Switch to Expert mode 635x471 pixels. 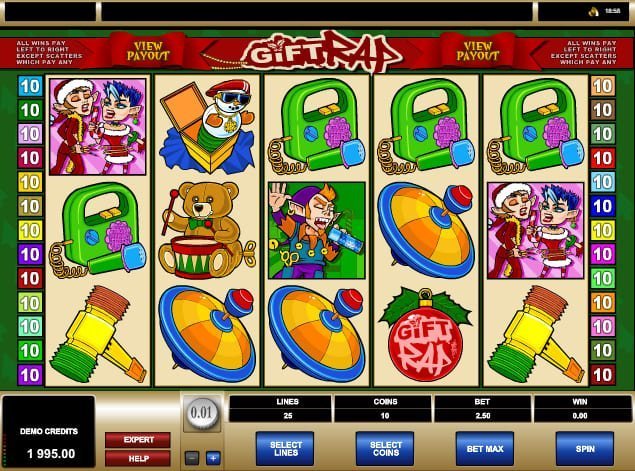tap(138, 439)
